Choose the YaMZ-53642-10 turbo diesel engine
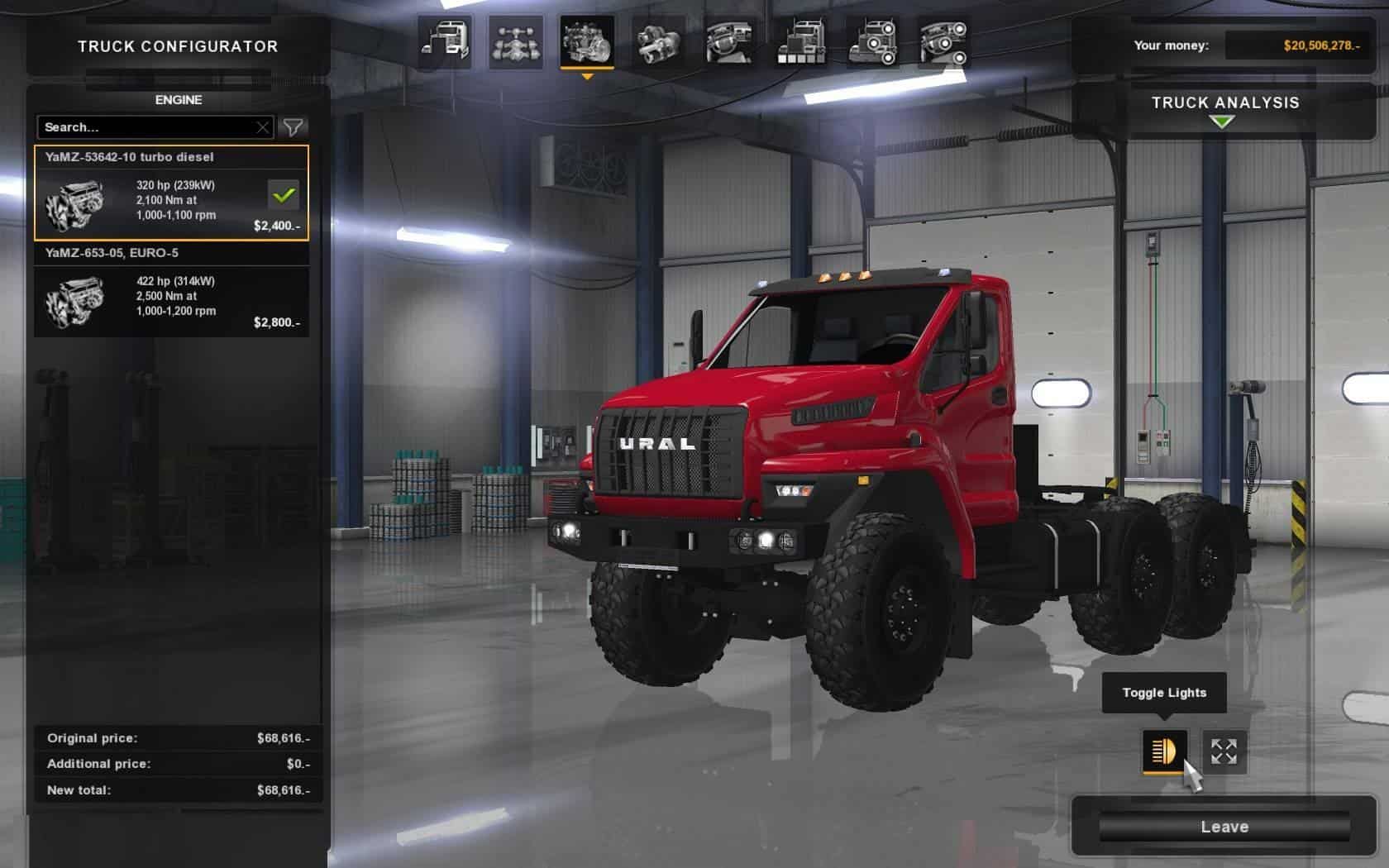Image resolution: width=1389 pixels, height=868 pixels. coord(171,193)
